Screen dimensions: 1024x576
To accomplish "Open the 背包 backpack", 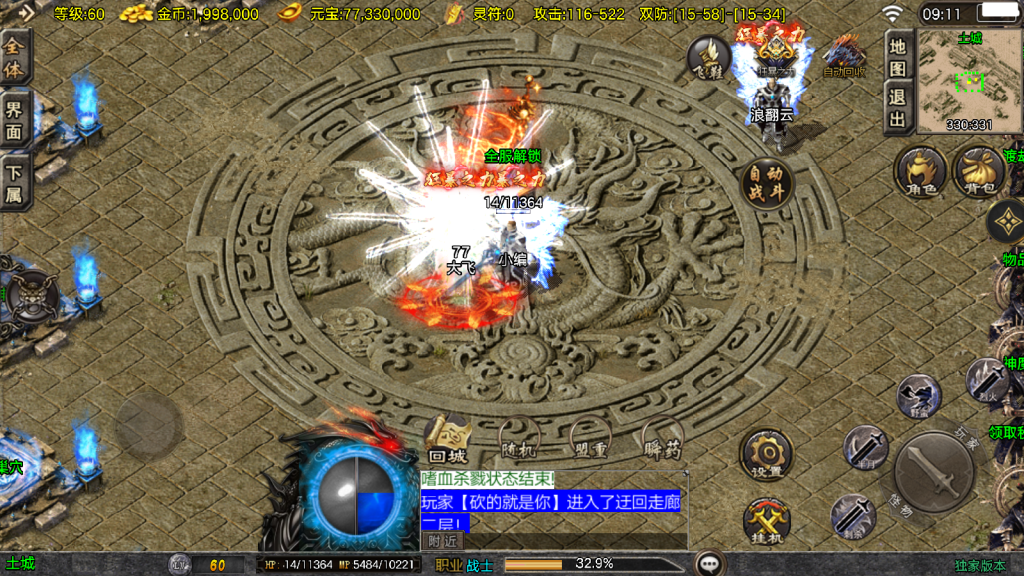I will (x=977, y=171).
